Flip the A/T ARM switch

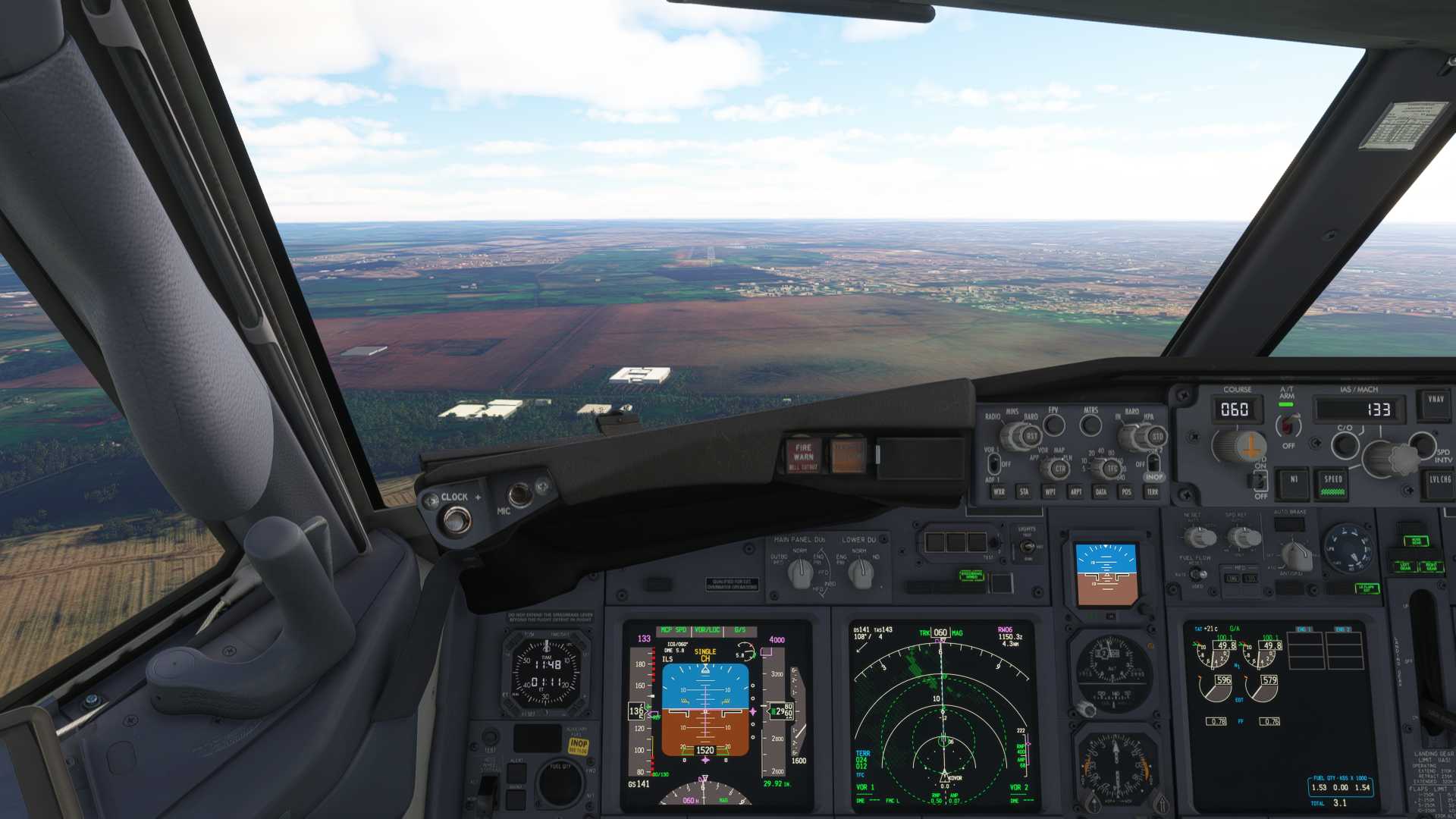(1288, 425)
